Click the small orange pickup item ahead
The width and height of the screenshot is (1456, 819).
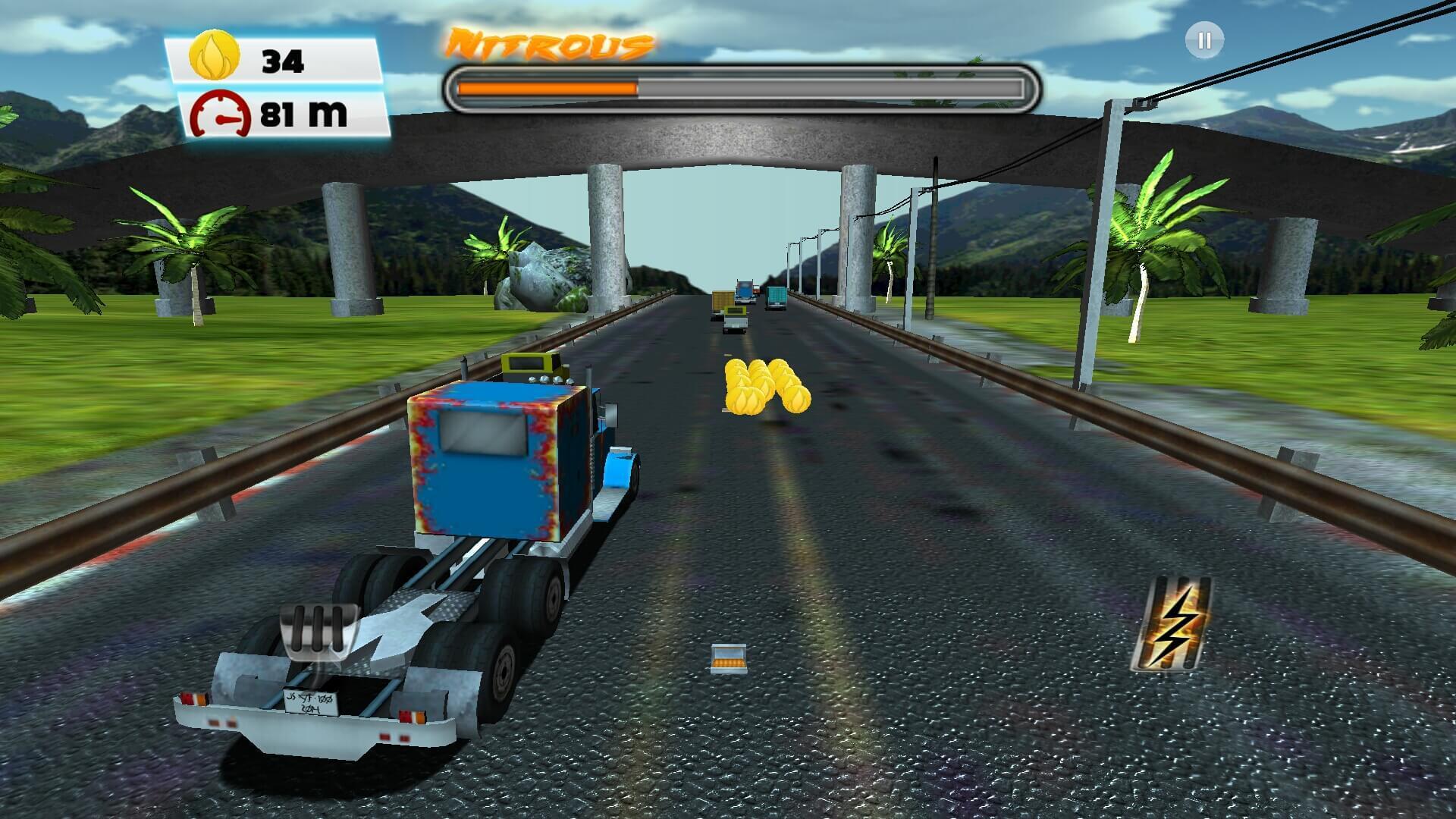click(730, 657)
